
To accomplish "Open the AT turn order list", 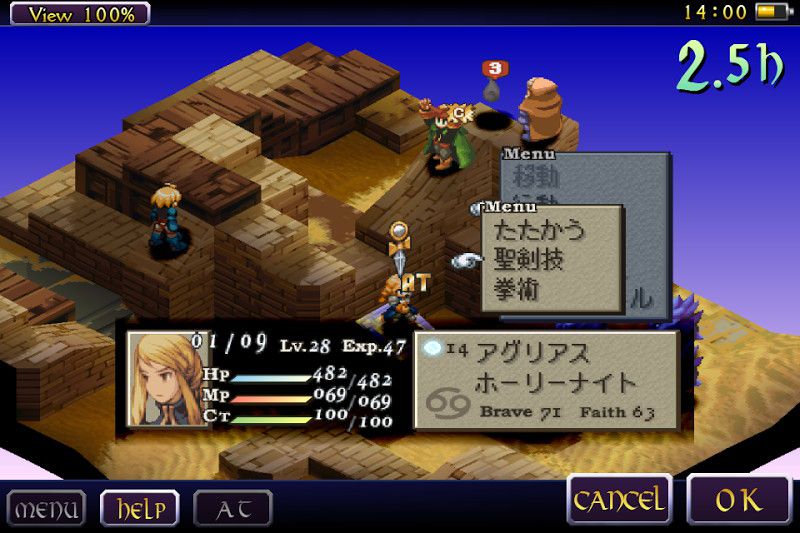I will 231,508.
